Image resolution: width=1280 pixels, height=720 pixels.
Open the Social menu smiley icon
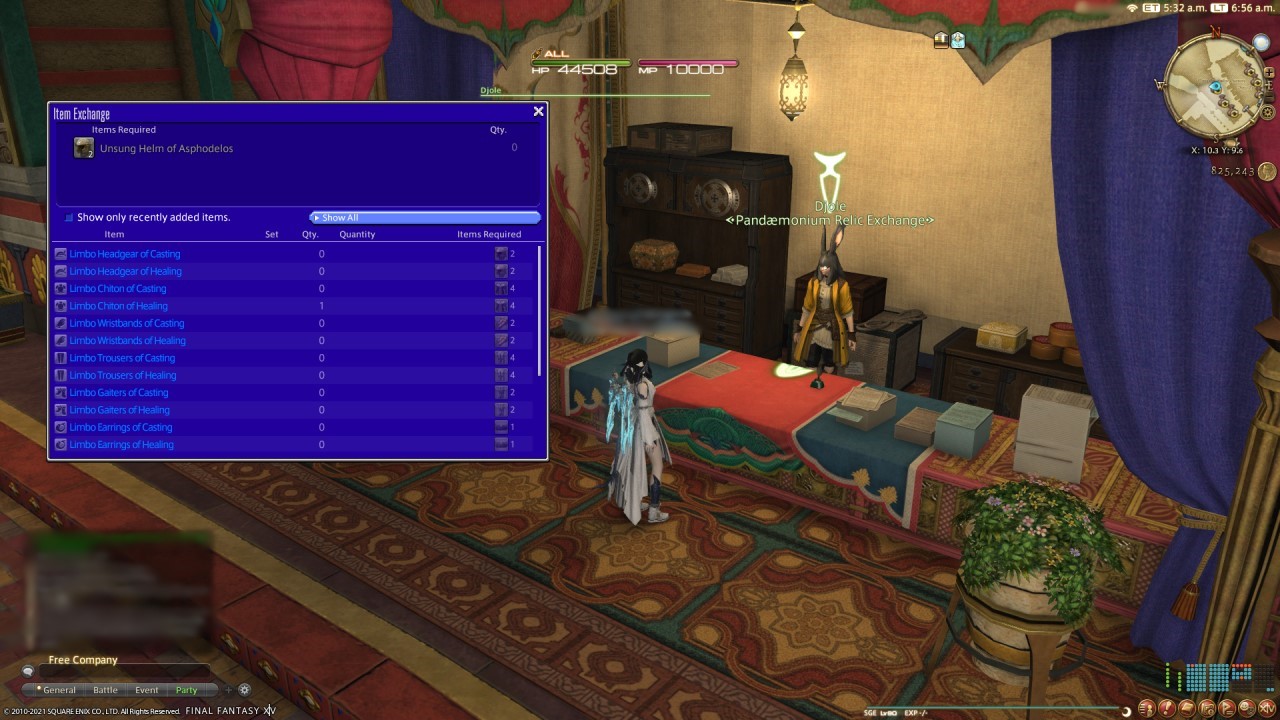[x=1245, y=708]
